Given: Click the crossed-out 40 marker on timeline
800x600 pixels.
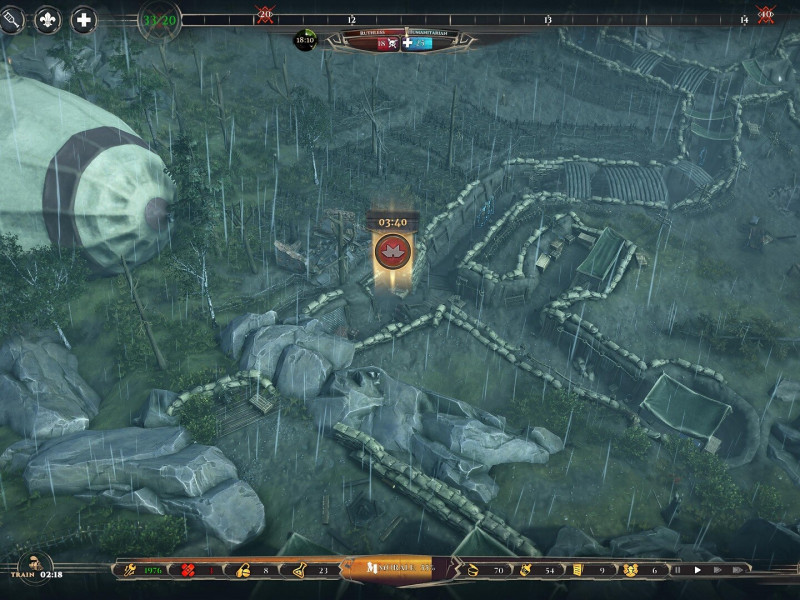Looking at the screenshot, I should [765, 14].
